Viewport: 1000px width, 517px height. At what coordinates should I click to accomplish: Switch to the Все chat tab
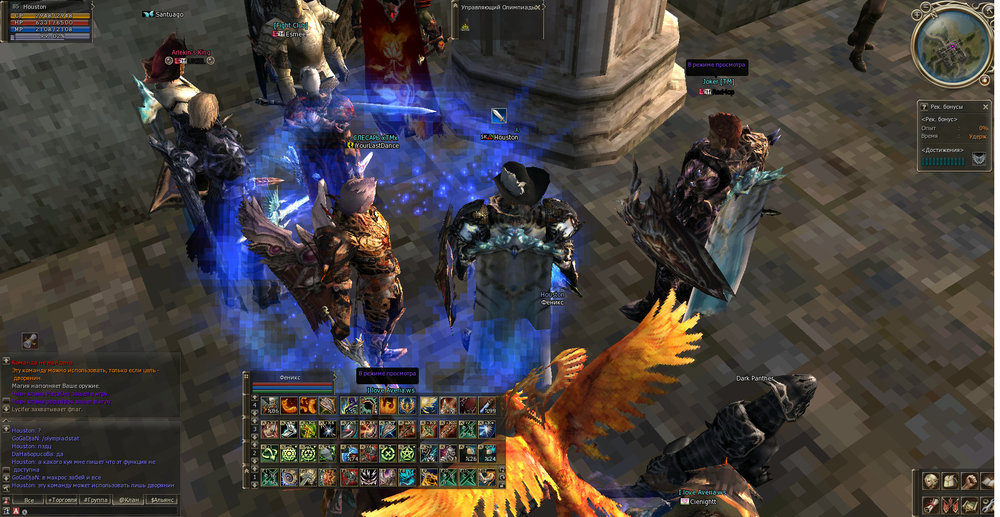29,500
